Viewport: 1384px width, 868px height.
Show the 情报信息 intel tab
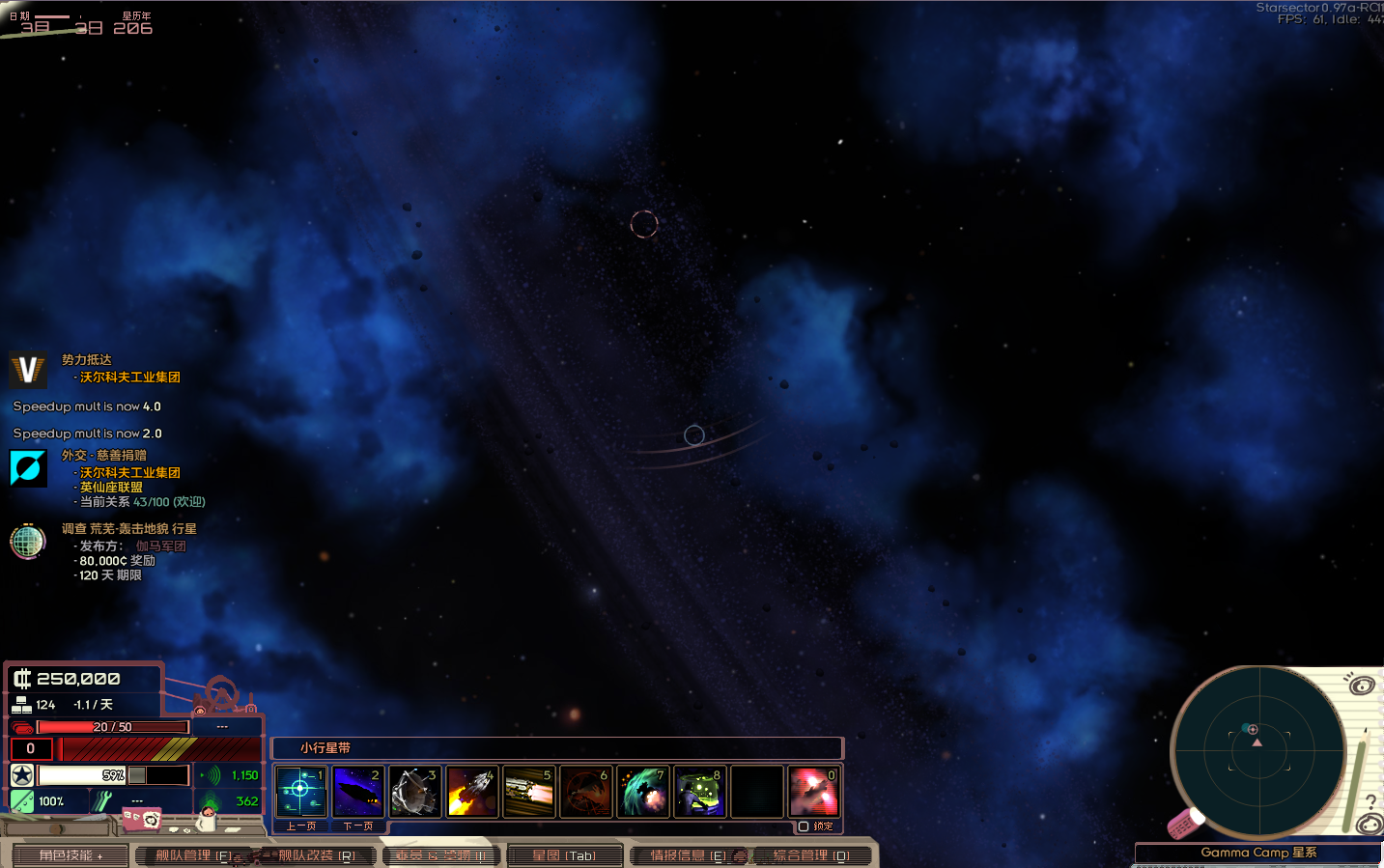688,855
